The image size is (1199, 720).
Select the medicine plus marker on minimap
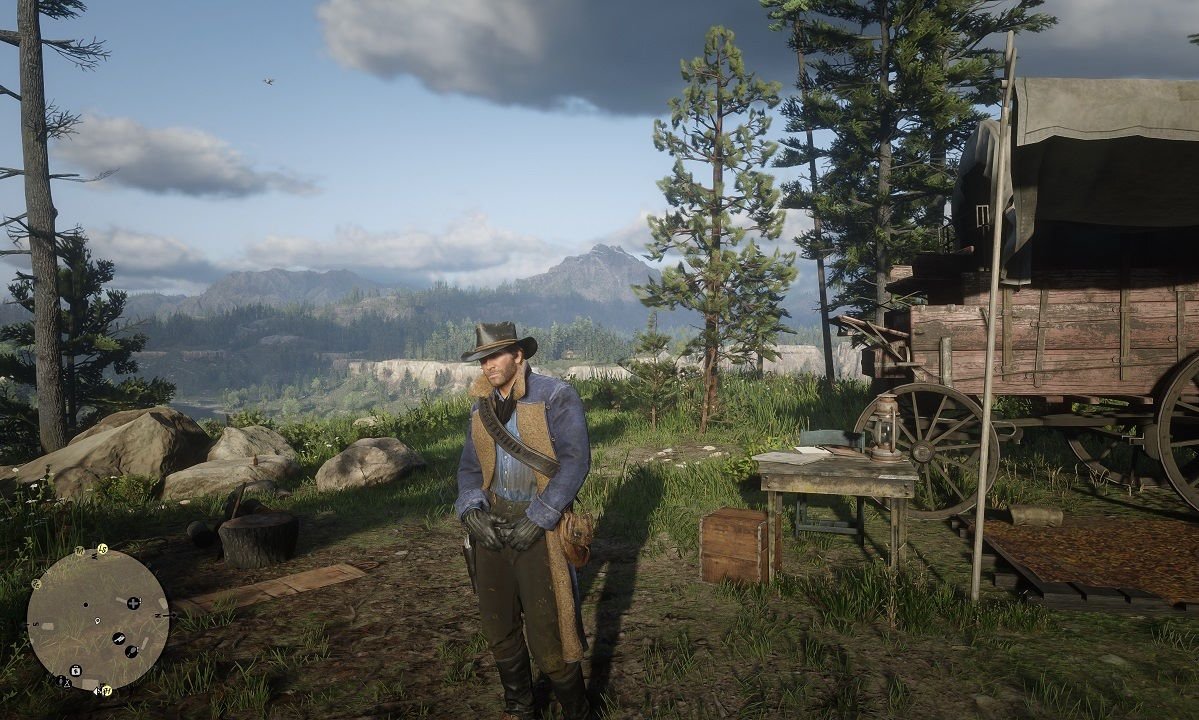pos(133,603)
